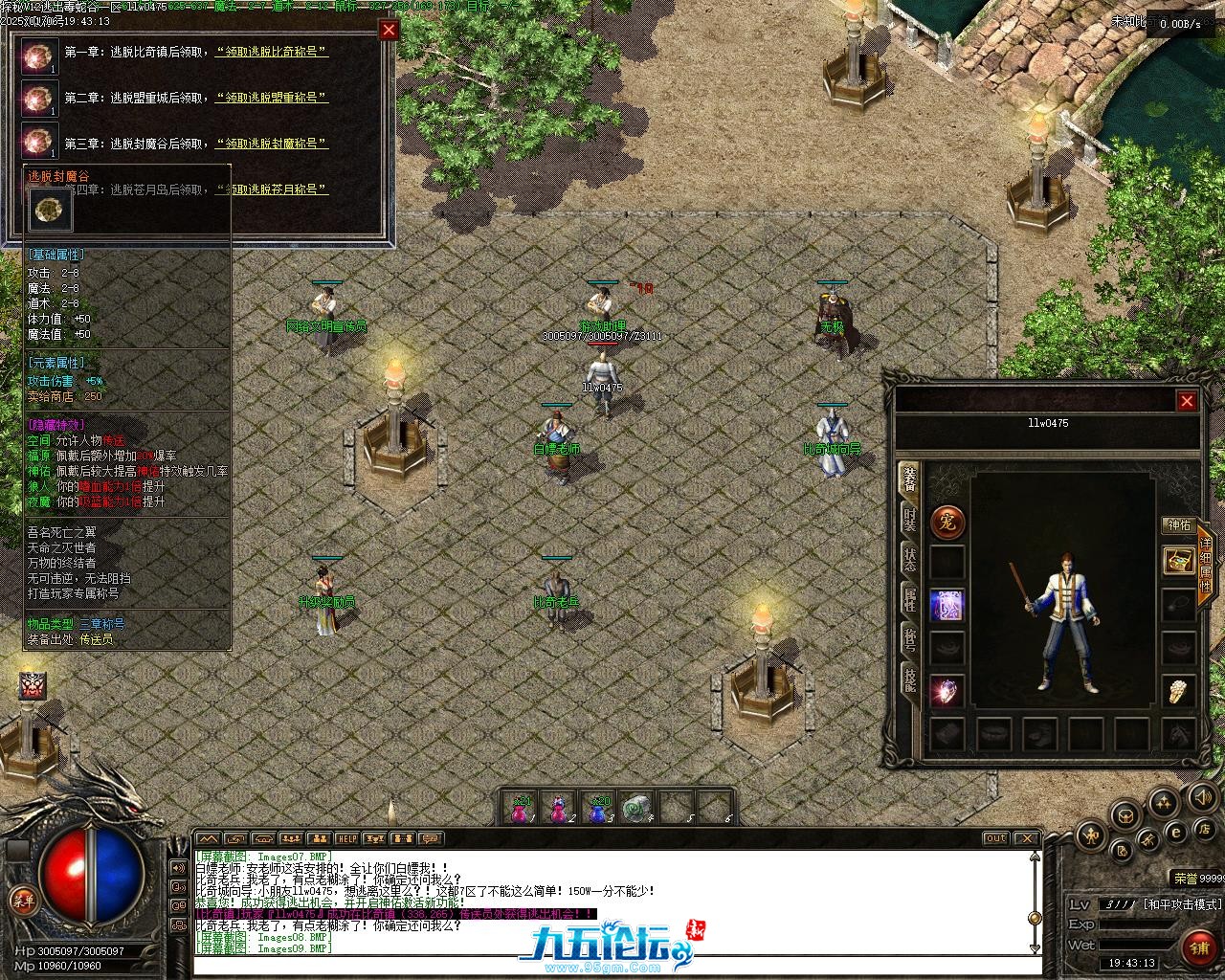
Task: Open the 技能 skills tab
Action: [x=908, y=679]
